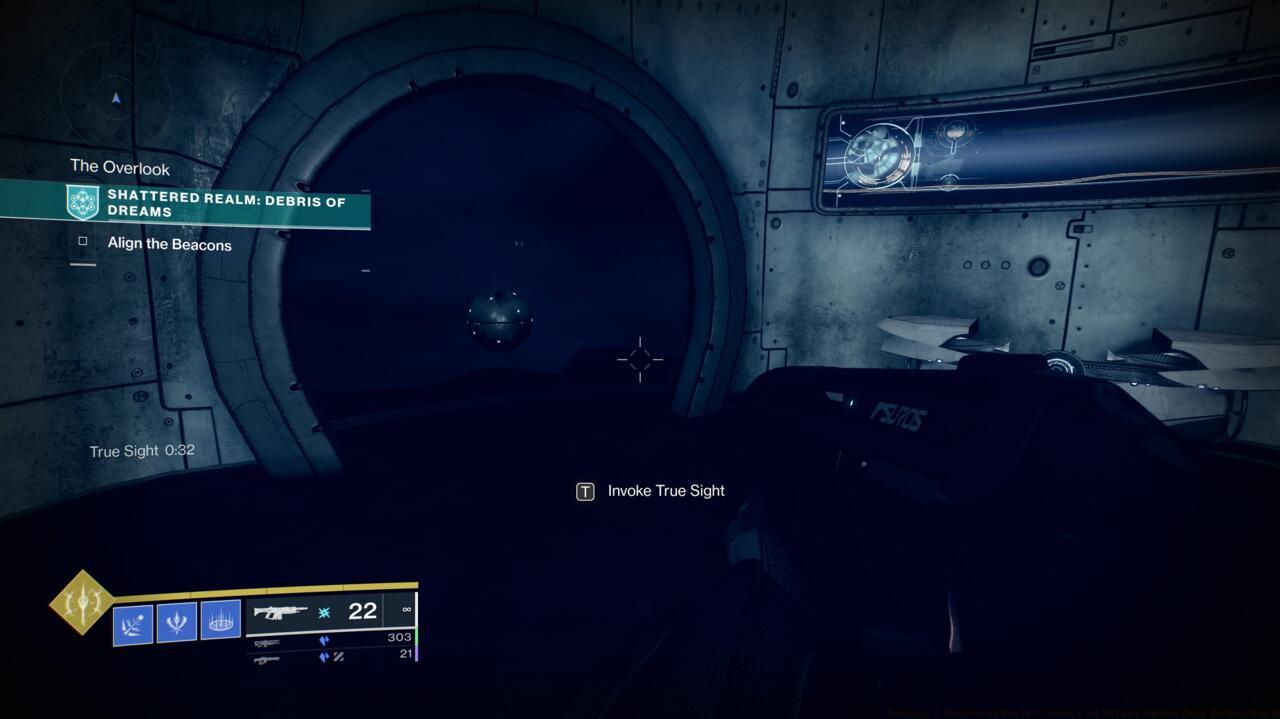Switch to the heavy weapon with 21 ammo
Screen dimensions: 1280x719
tap(330, 657)
